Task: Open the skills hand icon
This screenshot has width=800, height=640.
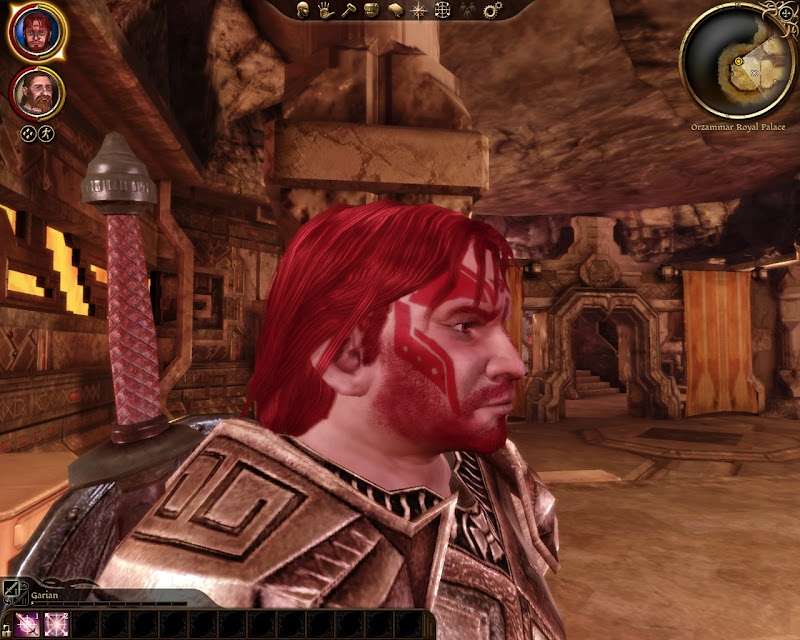Action: pyautogui.click(x=325, y=9)
